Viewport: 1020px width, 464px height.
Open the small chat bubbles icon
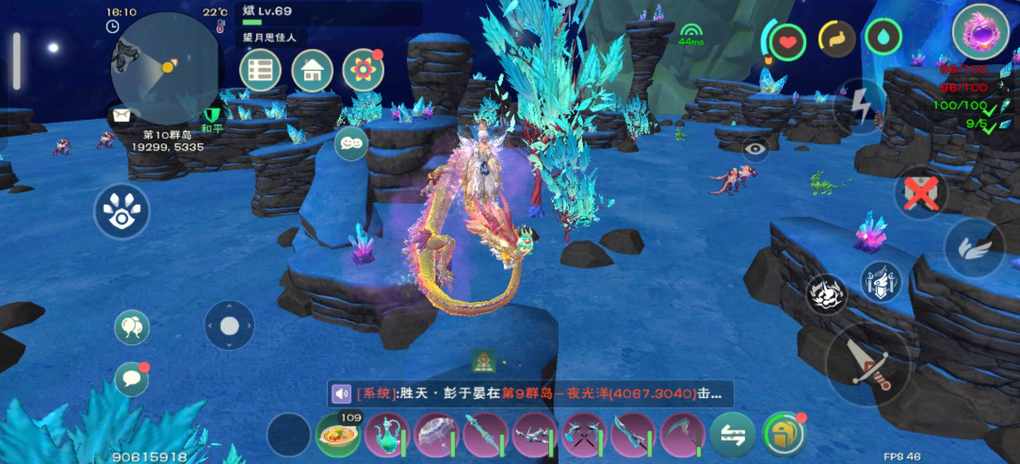coord(351,143)
